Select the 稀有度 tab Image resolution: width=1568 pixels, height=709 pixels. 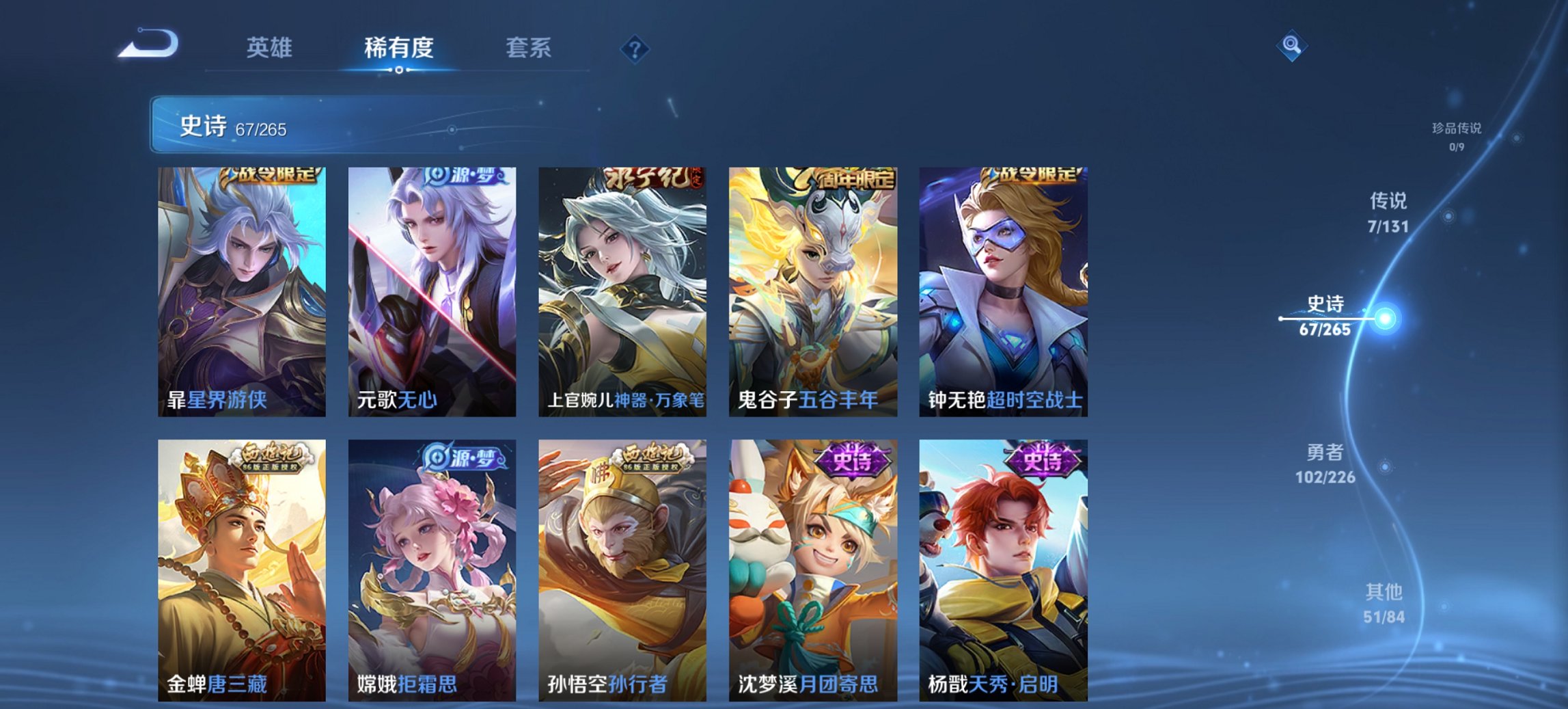point(400,48)
